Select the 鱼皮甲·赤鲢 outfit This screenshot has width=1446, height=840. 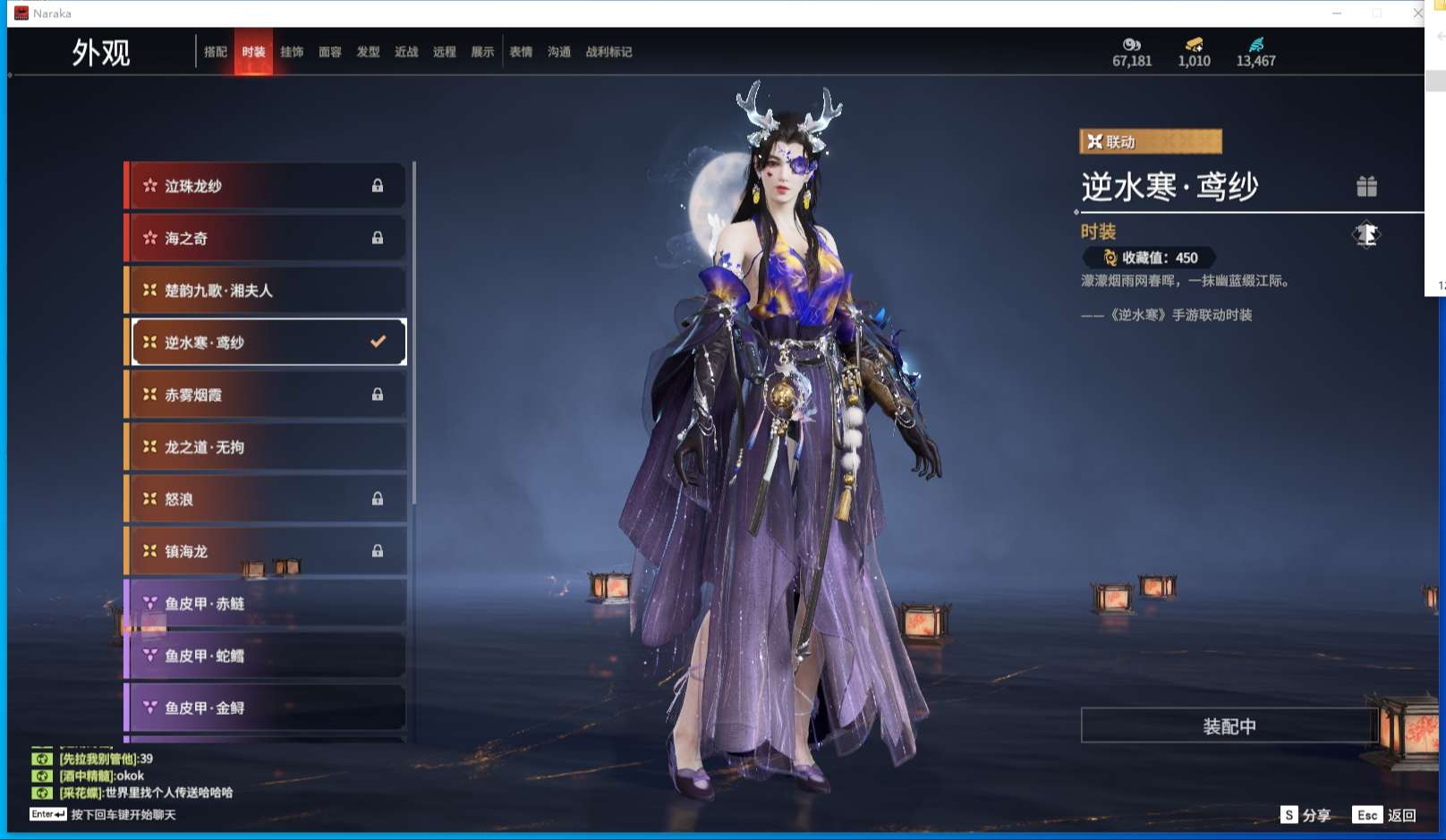point(267,604)
